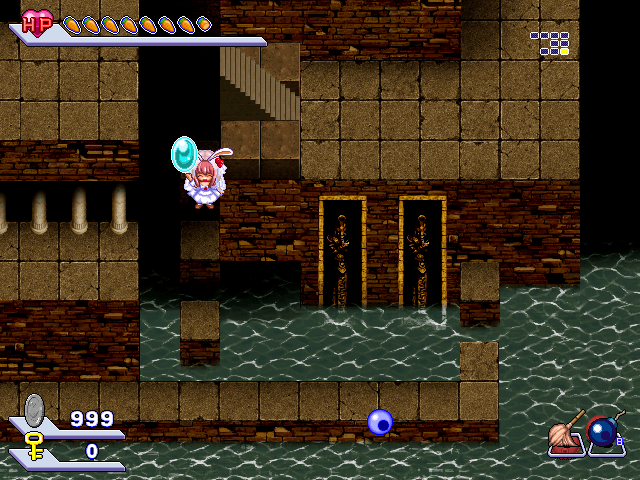Activate the blue bomb item icon
This screenshot has height=480, width=640.
[603, 432]
